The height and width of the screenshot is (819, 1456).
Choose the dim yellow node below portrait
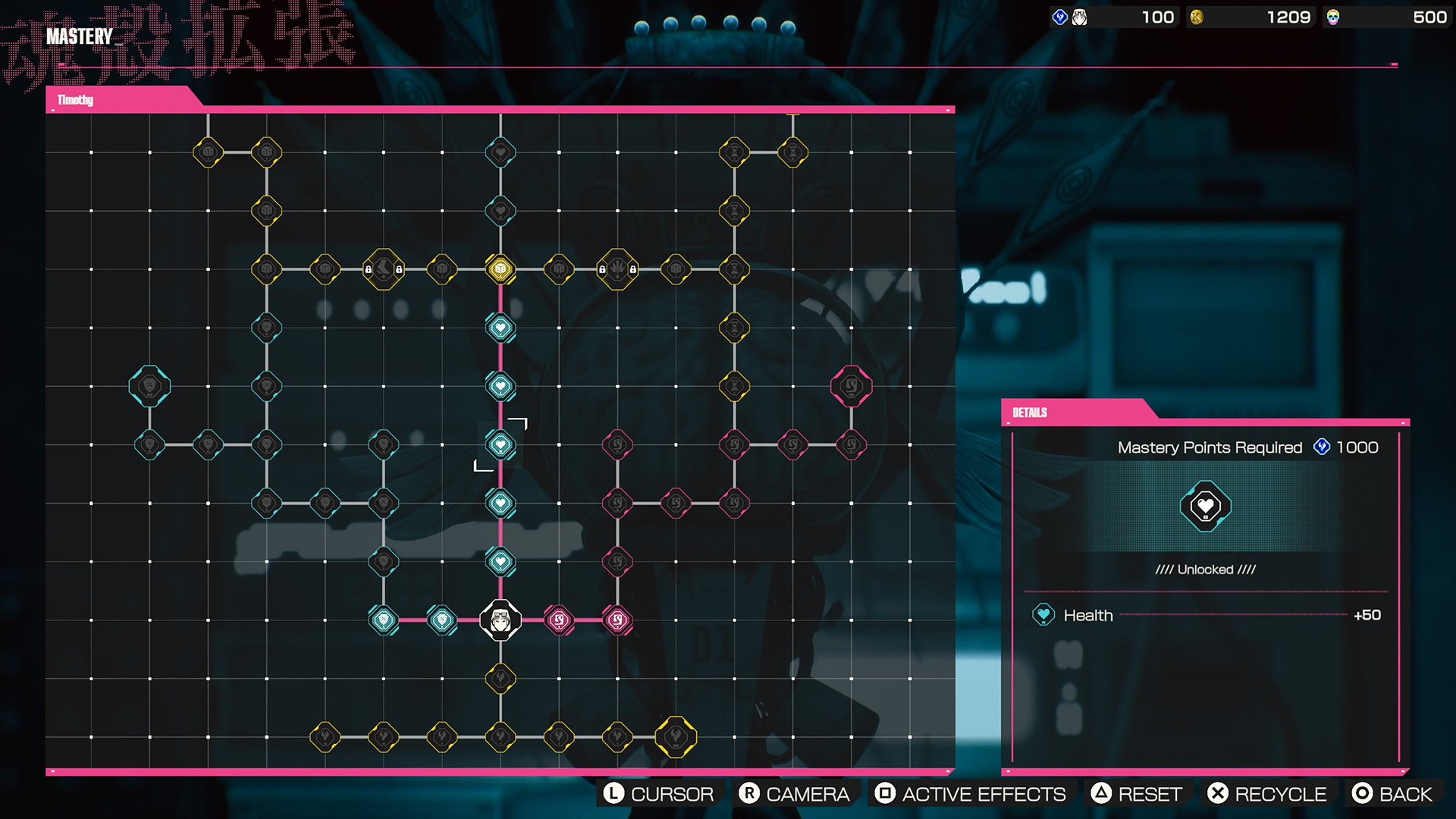click(500, 679)
